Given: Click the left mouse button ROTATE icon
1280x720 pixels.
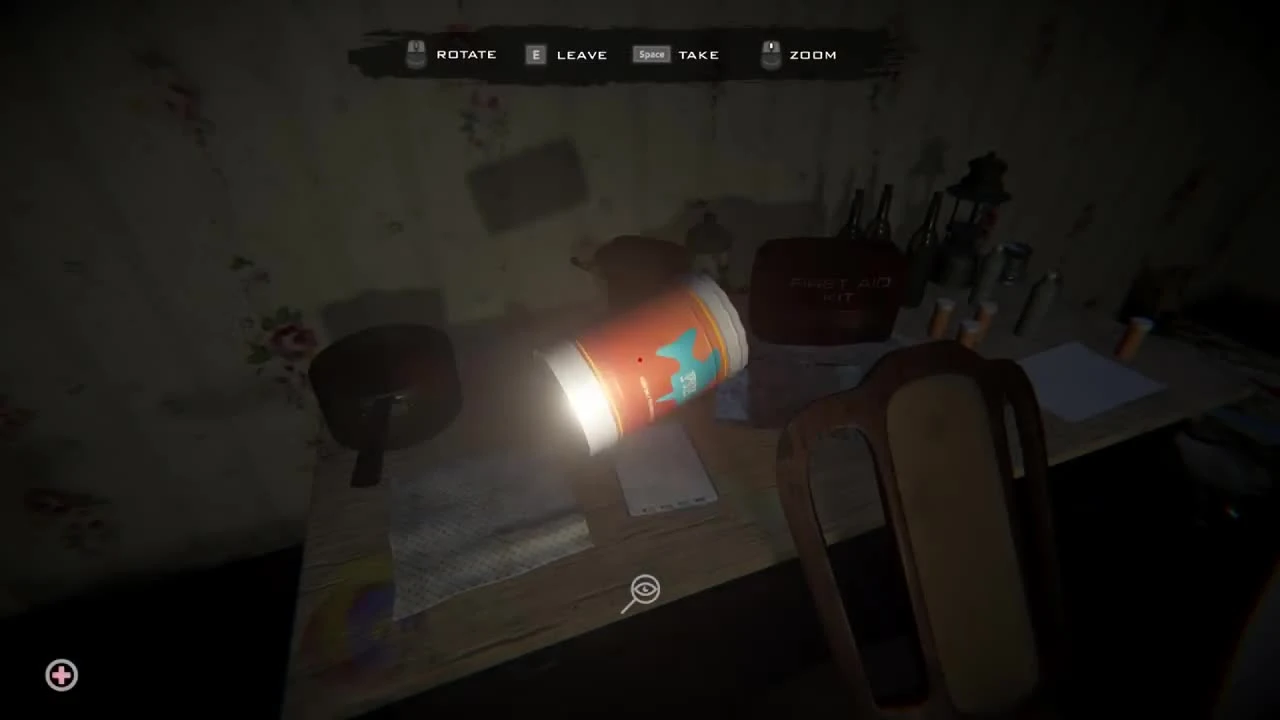Looking at the screenshot, I should click(415, 54).
